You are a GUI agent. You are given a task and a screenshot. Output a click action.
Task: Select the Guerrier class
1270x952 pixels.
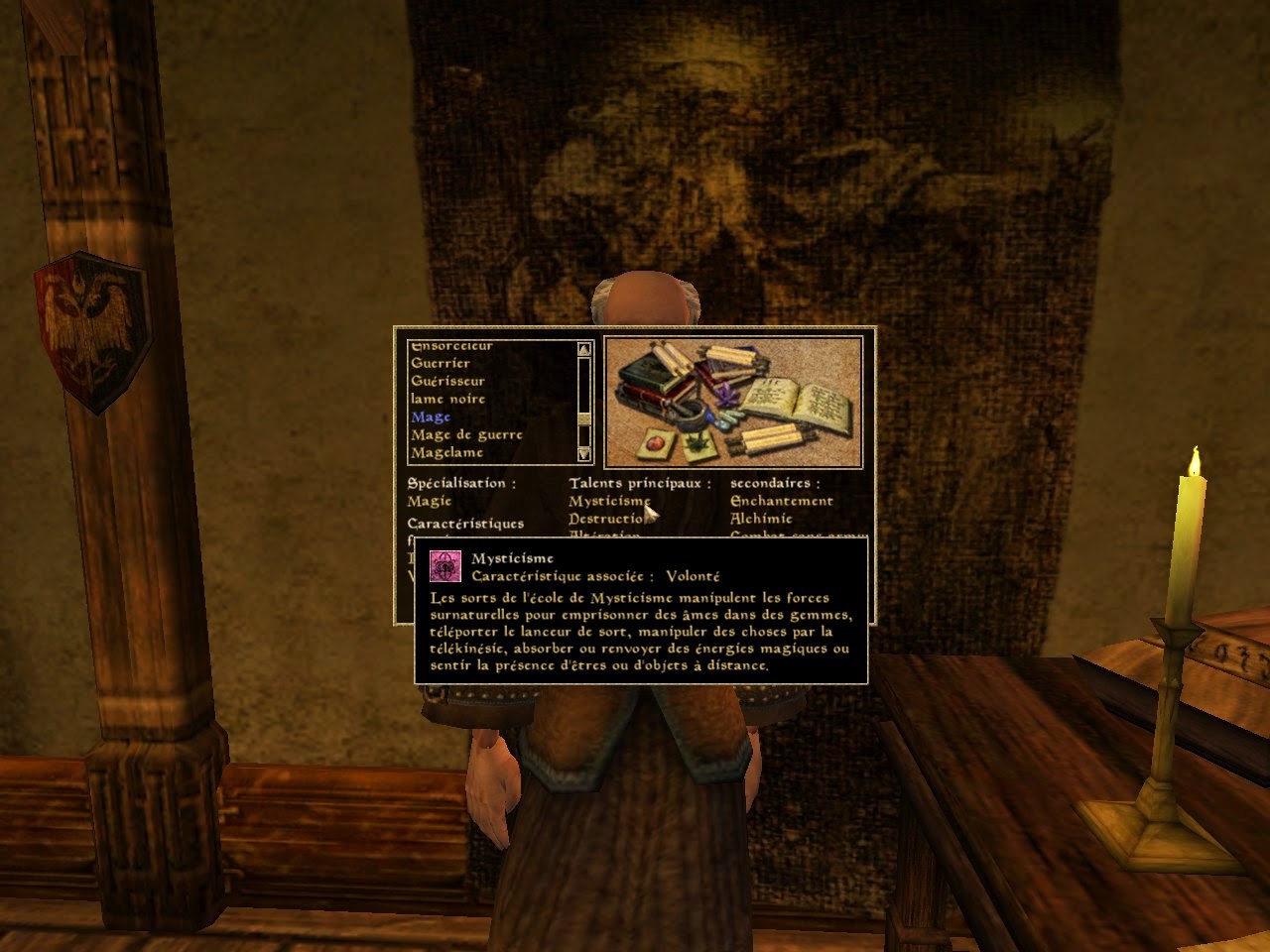[x=440, y=363]
